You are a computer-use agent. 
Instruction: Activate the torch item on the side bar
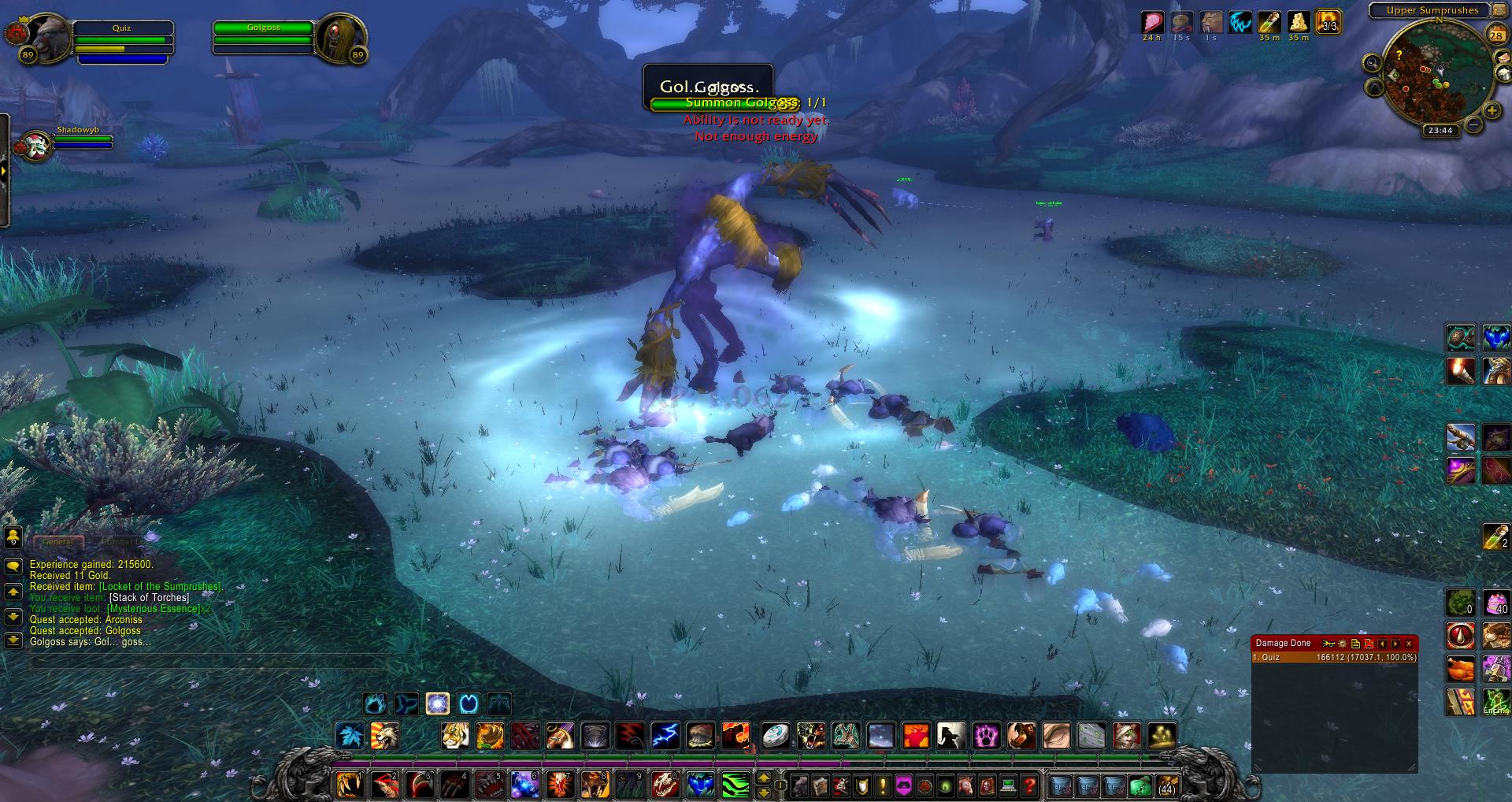tap(1460, 370)
